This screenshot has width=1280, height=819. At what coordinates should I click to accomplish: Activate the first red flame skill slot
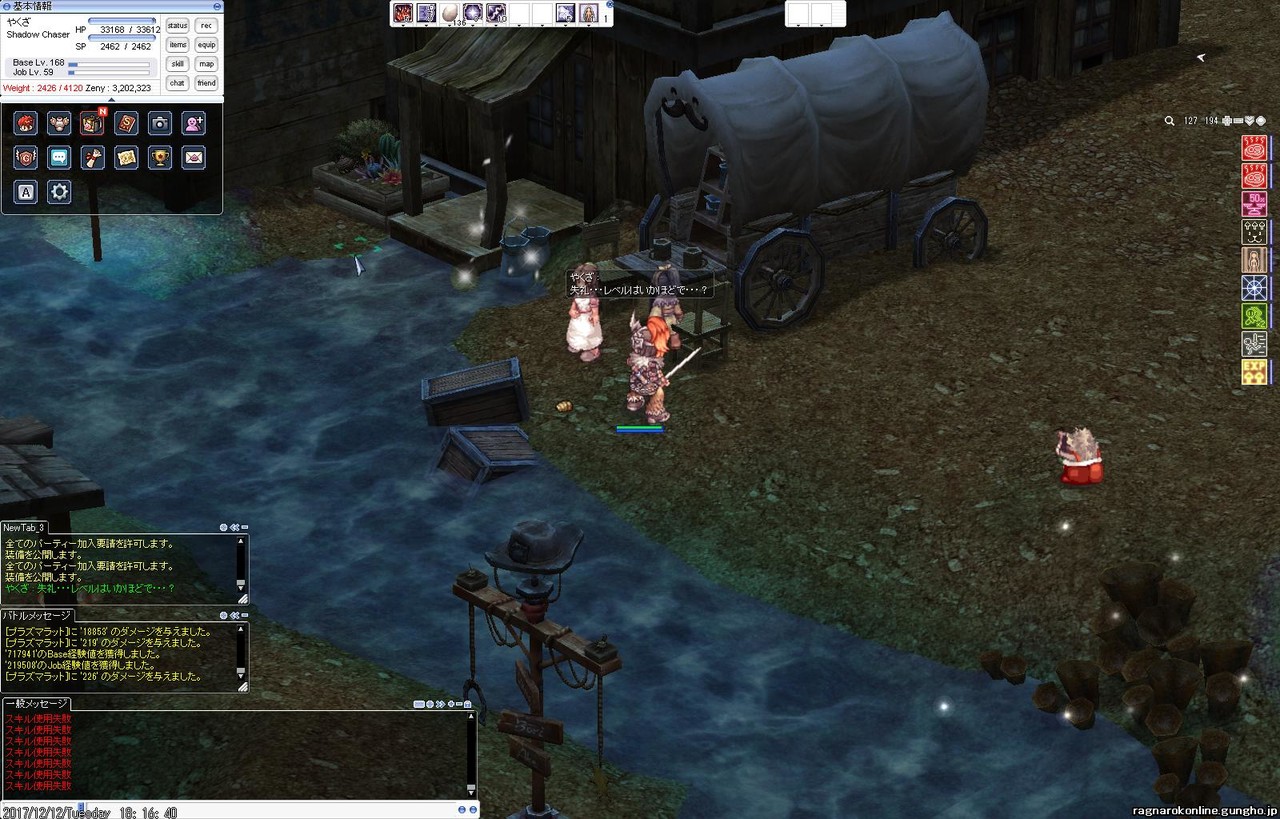point(403,13)
